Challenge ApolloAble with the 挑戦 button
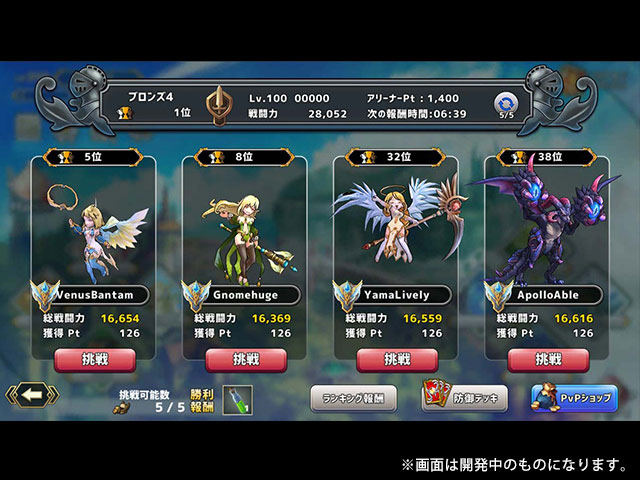 tap(548, 359)
